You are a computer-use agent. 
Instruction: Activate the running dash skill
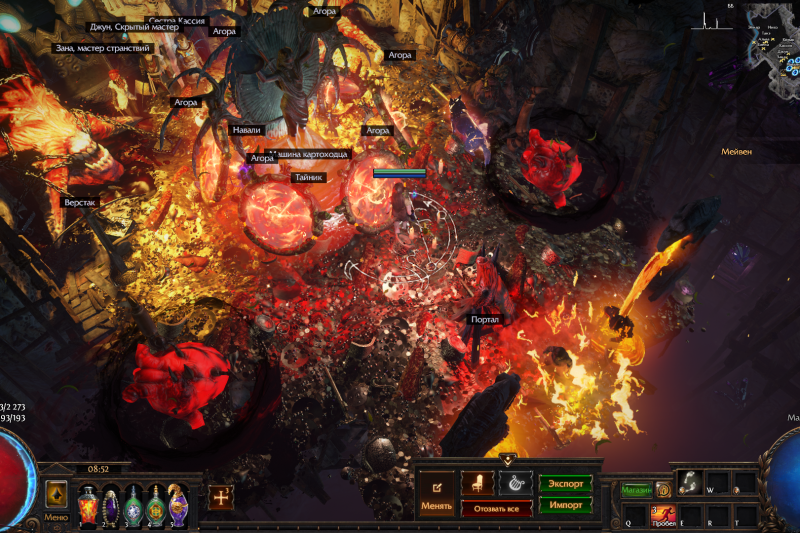click(x=664, y=514)
